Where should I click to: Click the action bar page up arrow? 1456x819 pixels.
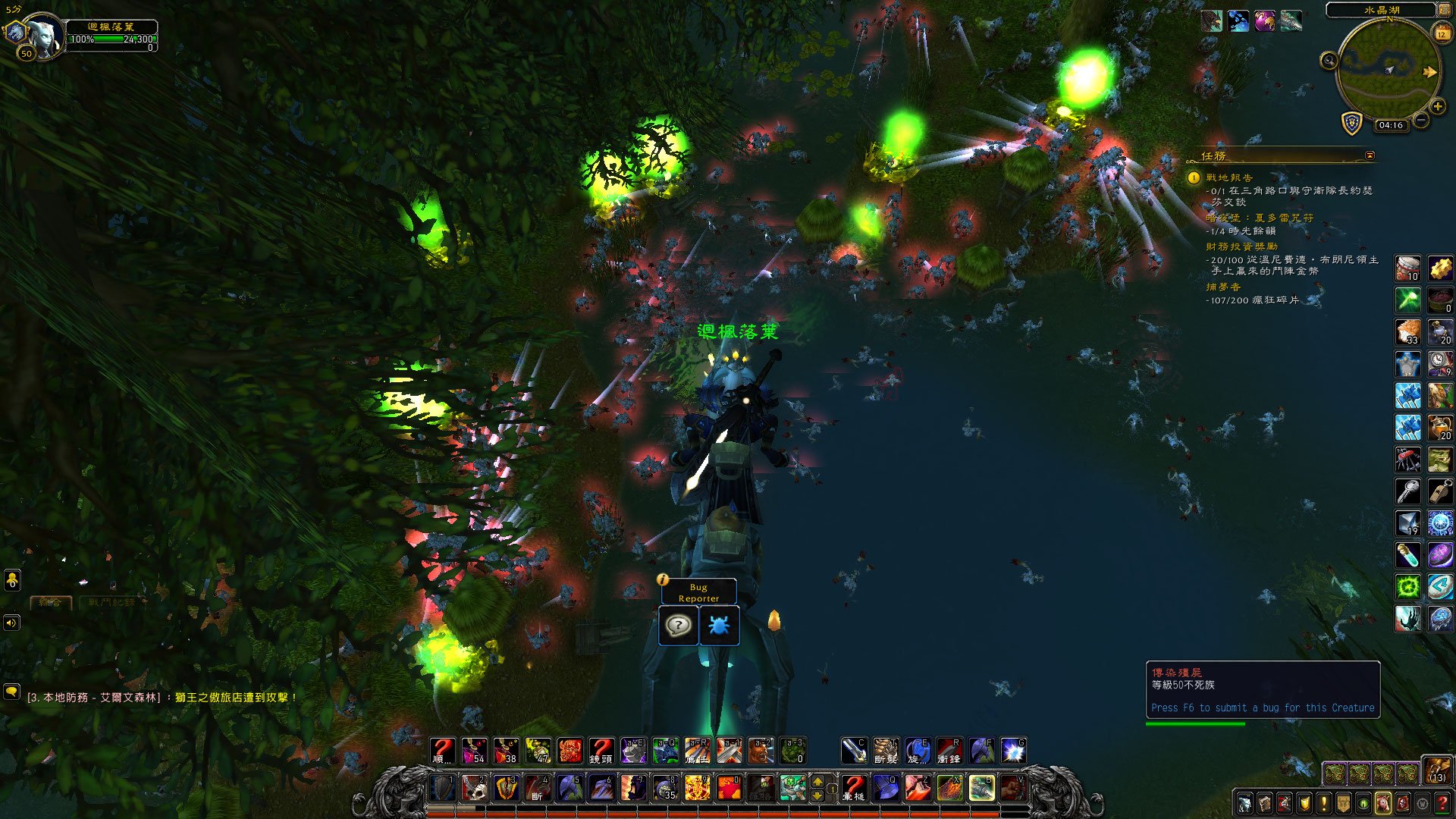tap(817, 782)
